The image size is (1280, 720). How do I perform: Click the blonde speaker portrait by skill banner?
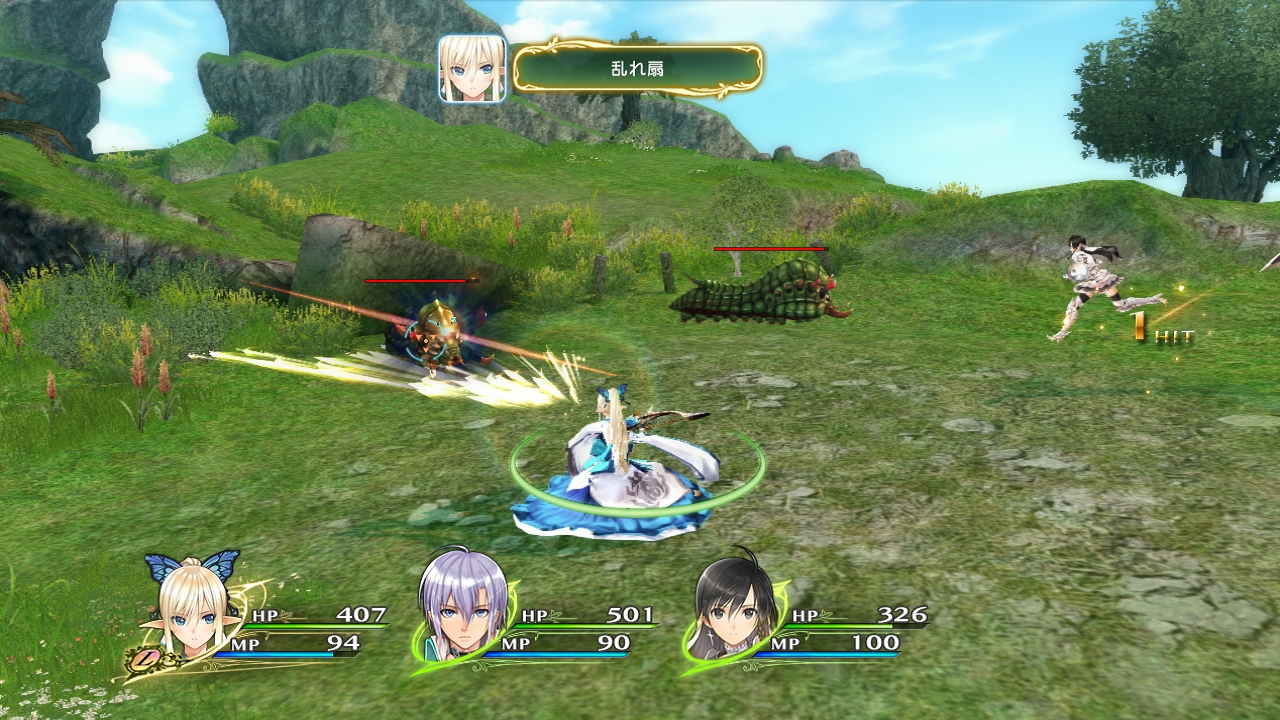pos(472,69)
